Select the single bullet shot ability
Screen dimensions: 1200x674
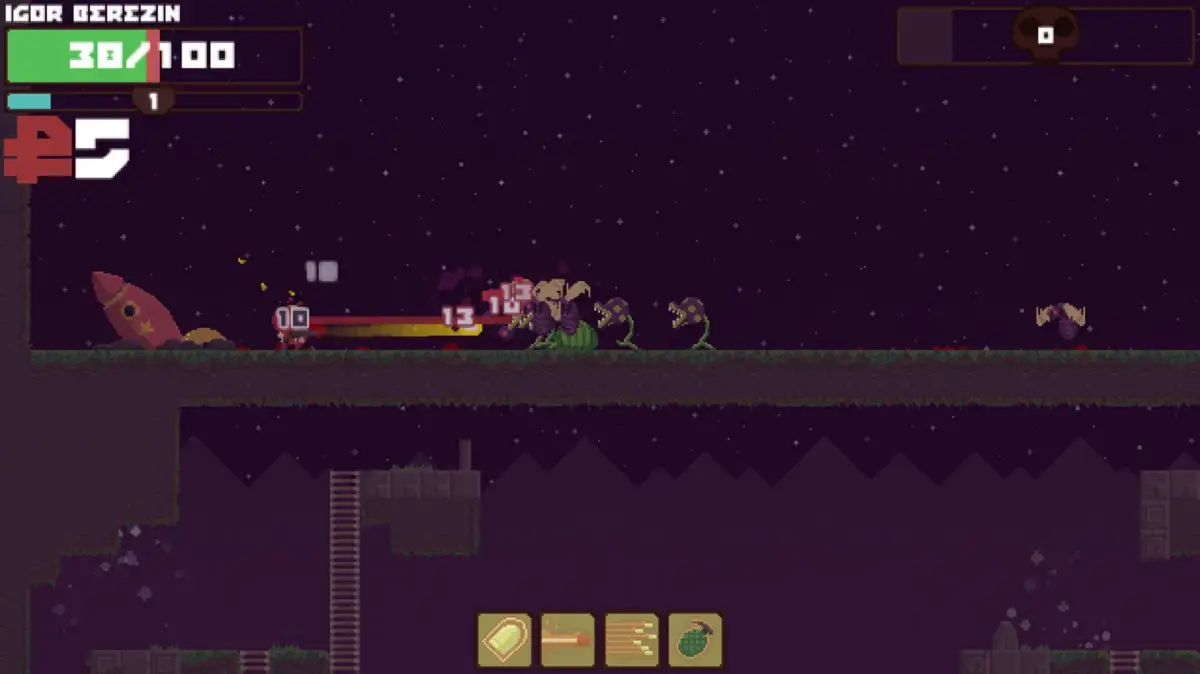pyautogui.click(x=504, y=640)
